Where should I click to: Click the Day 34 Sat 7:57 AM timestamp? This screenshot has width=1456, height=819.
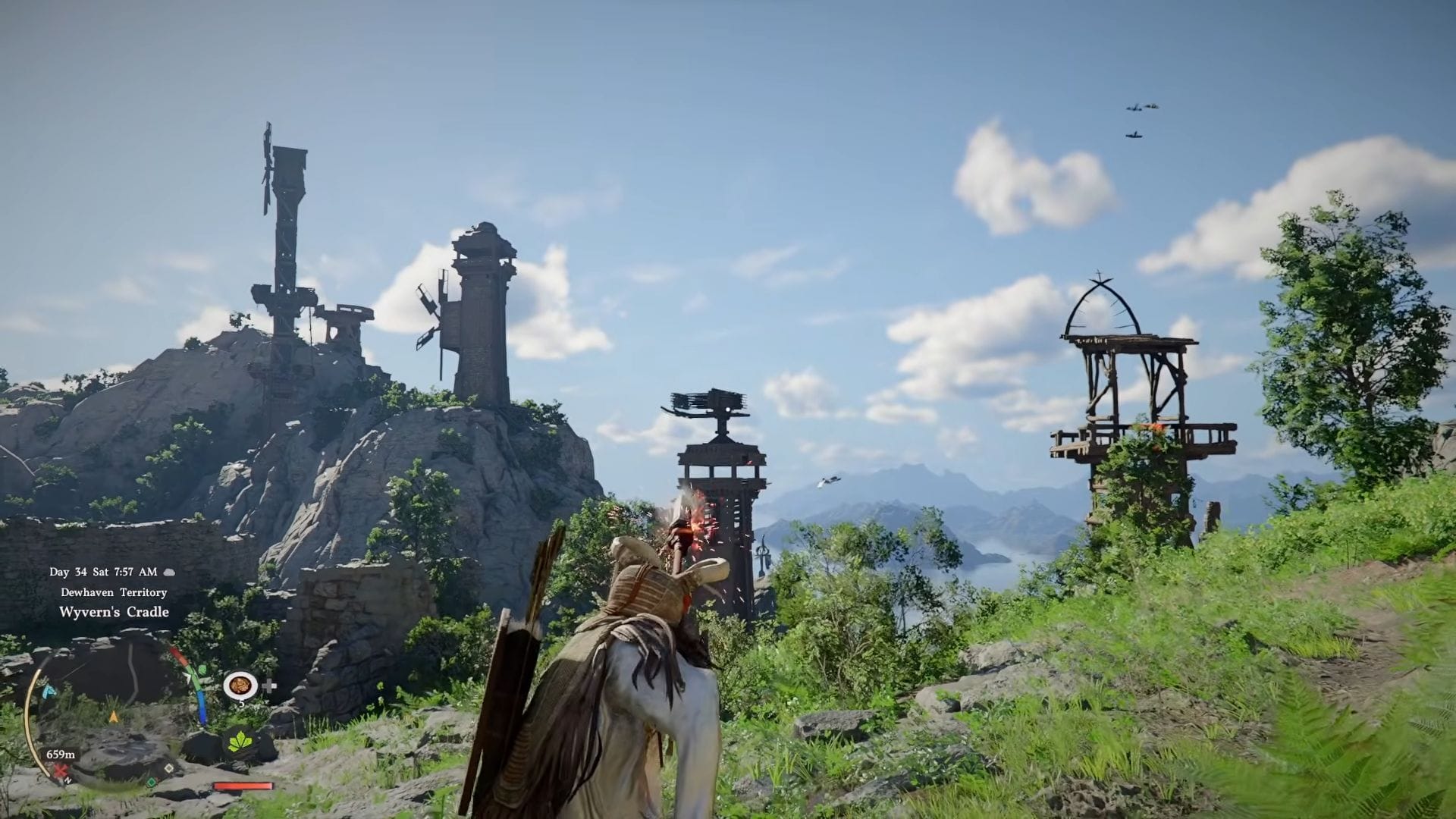[x=103, y=571]
